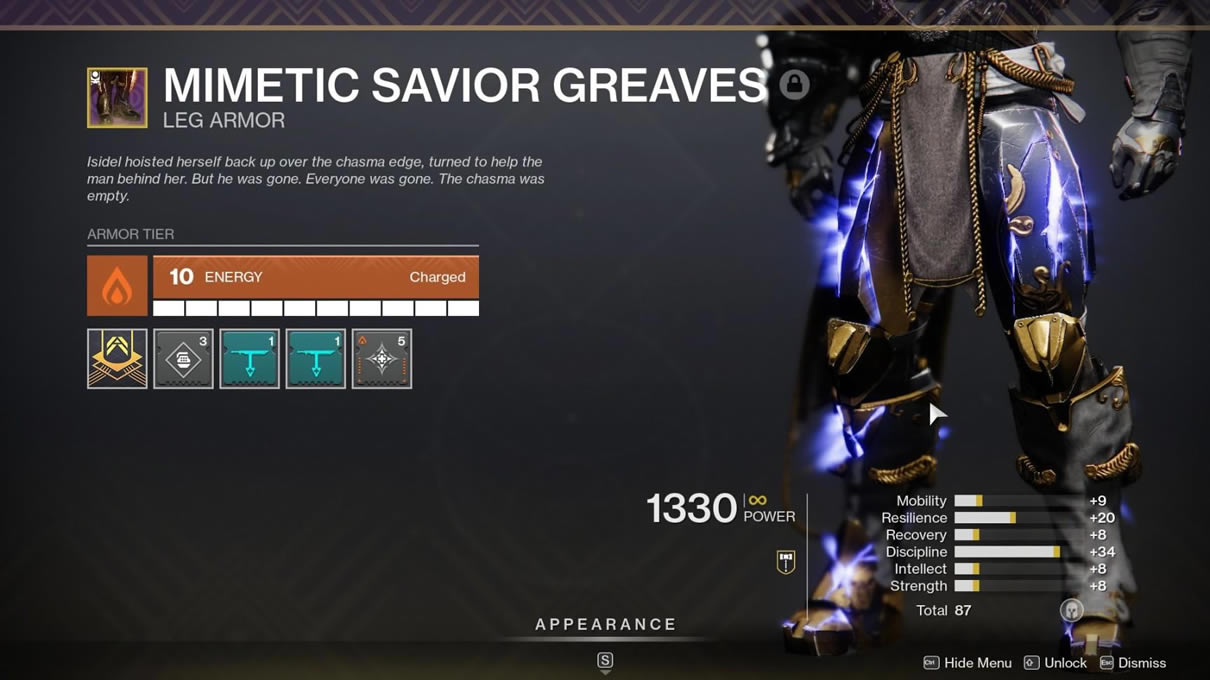Viewport: 1210px width, 680px height.
Task: Open the Appearance section
Action: tap(605, 625)
